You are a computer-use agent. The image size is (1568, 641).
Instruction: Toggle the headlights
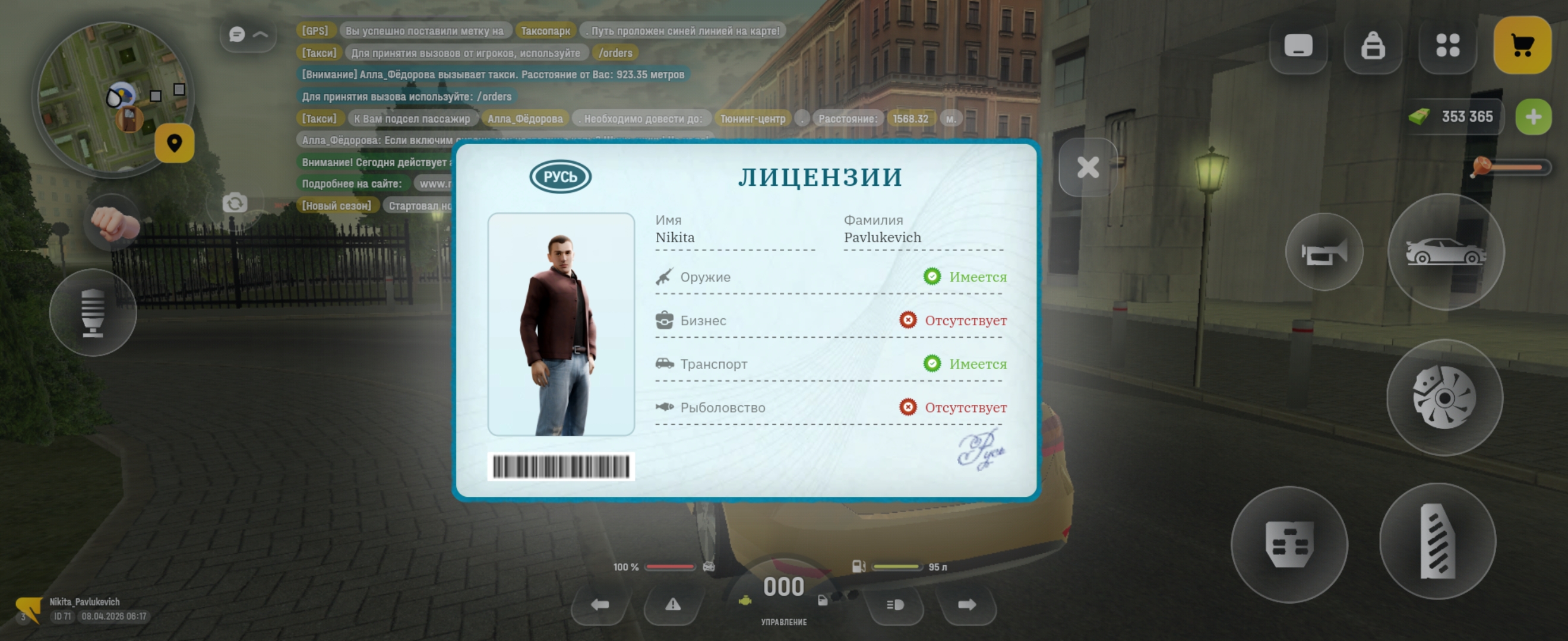click(895, 605)
